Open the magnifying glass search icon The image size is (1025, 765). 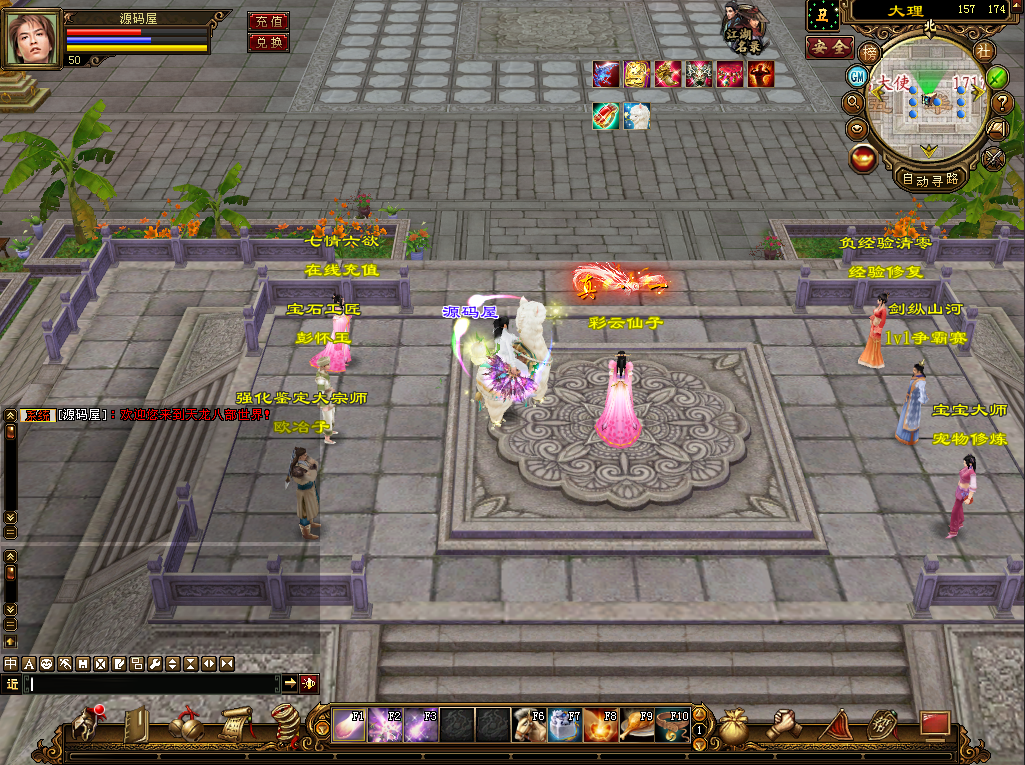[x=854, y=102]
